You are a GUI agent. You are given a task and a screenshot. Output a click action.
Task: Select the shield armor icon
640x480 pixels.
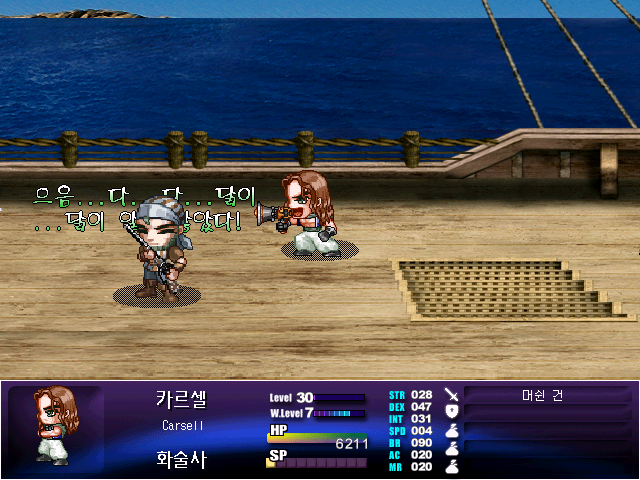[451, 411]
